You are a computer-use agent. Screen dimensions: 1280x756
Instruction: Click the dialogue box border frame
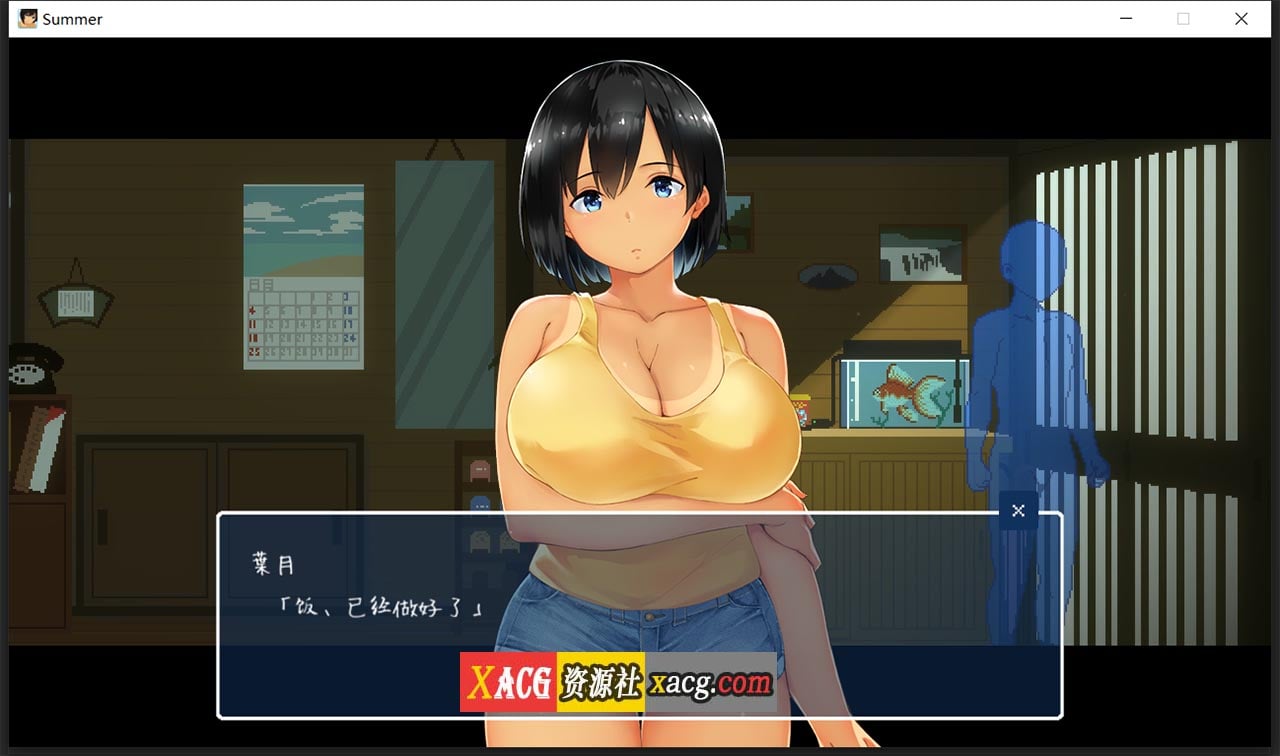(640, 514)
